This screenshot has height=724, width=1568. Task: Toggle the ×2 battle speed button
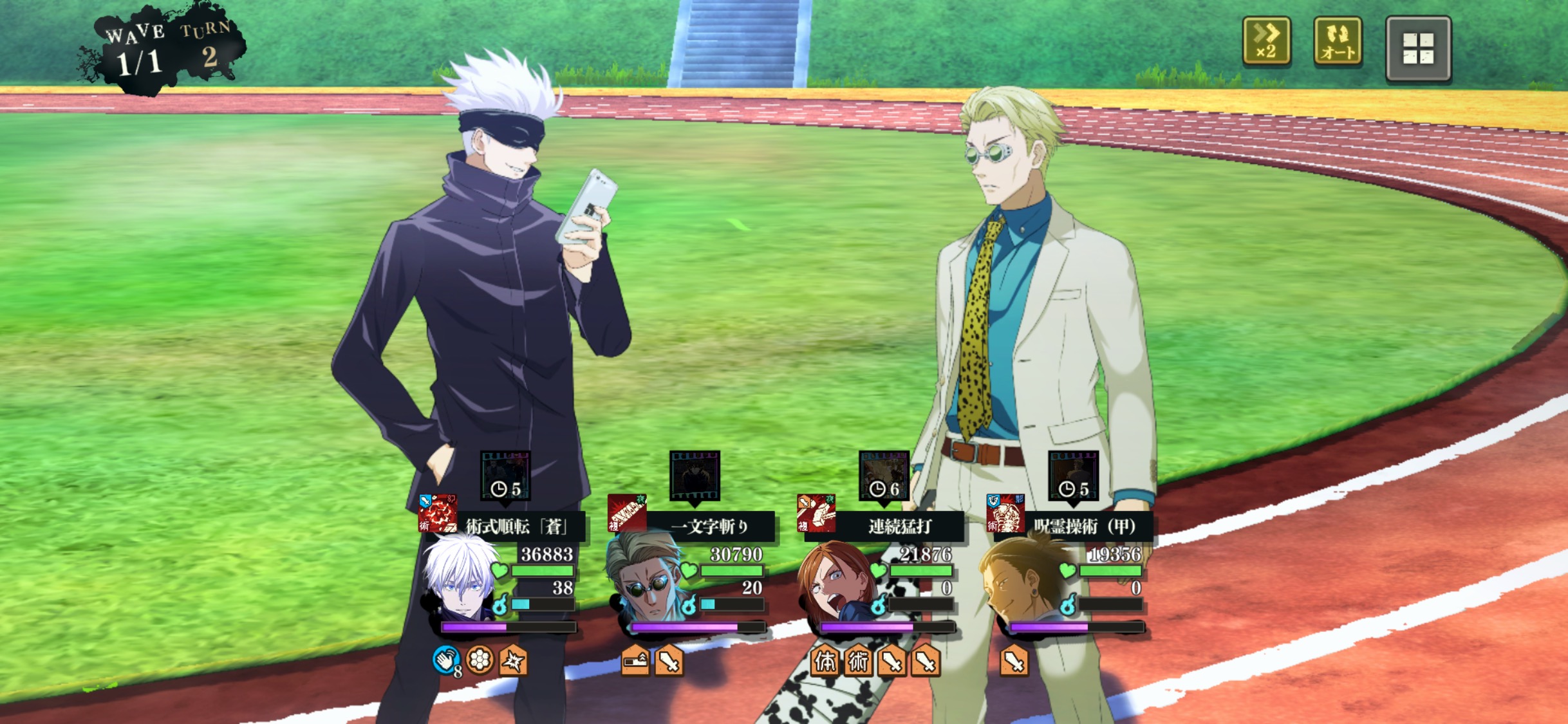pos(1266,42)
